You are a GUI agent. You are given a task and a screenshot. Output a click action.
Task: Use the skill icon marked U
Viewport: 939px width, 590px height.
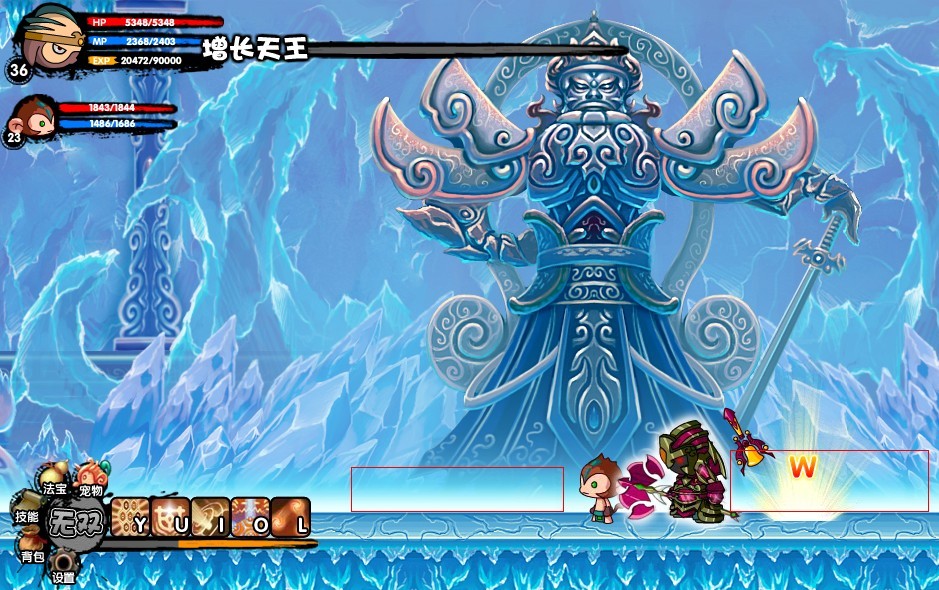170,517
